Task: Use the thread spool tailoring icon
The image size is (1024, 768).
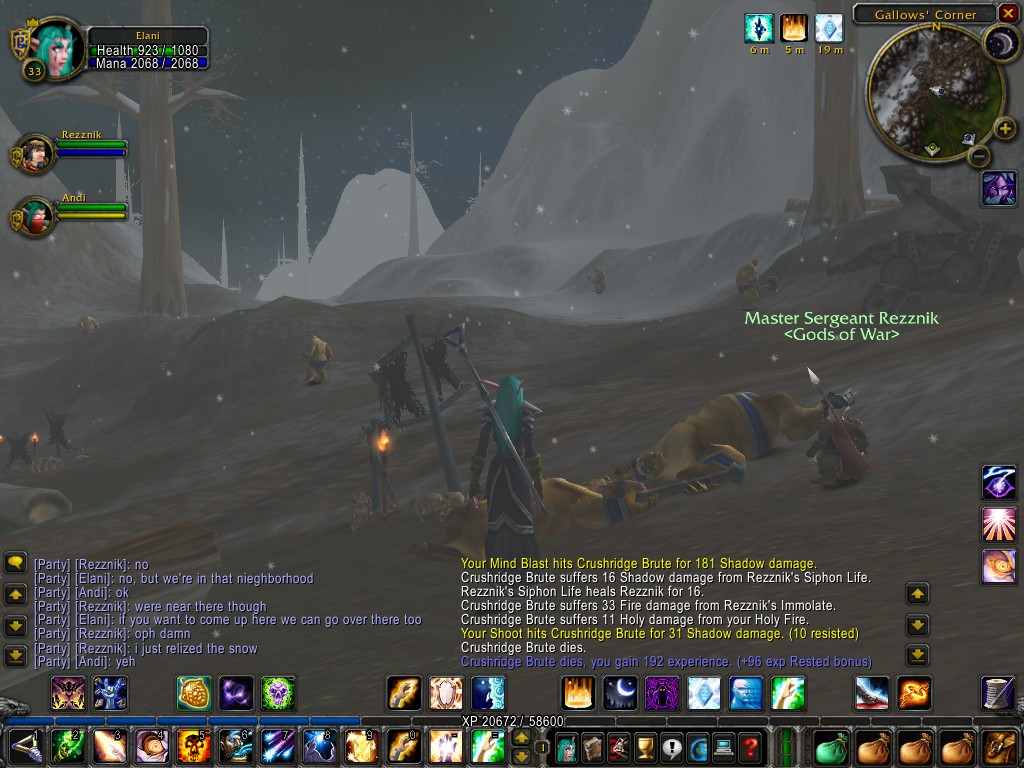Action: (x=998, y=692)
